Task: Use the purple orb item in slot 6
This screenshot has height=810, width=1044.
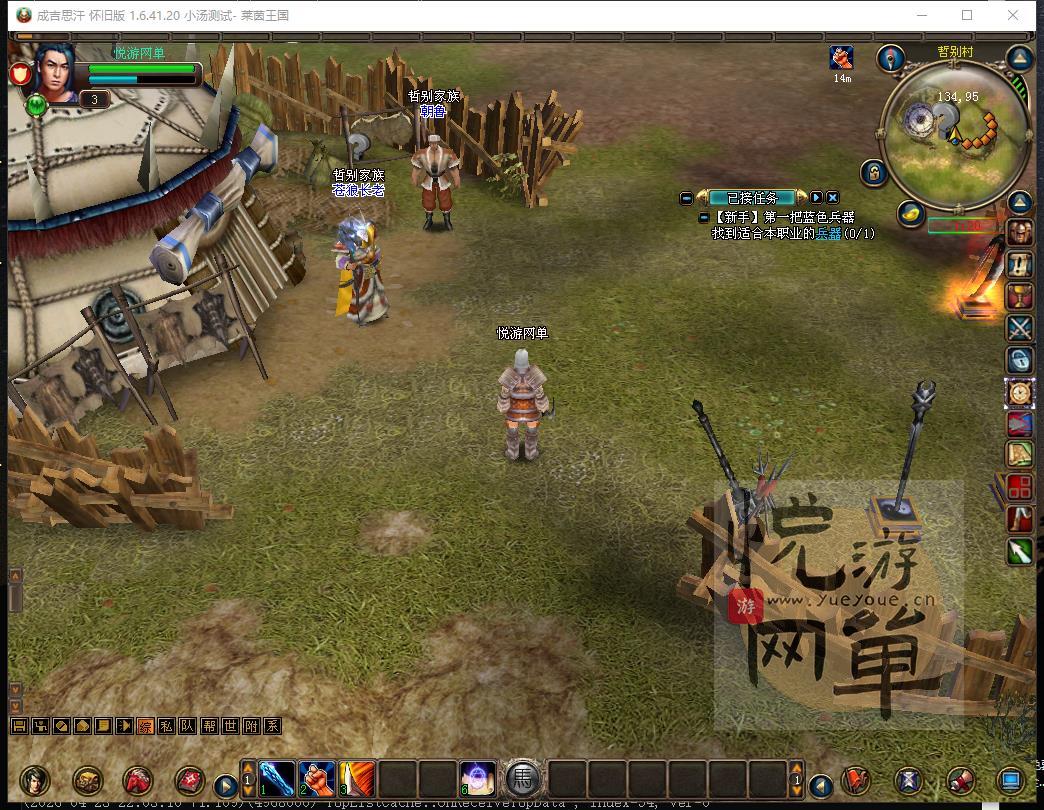Action: 477,778
